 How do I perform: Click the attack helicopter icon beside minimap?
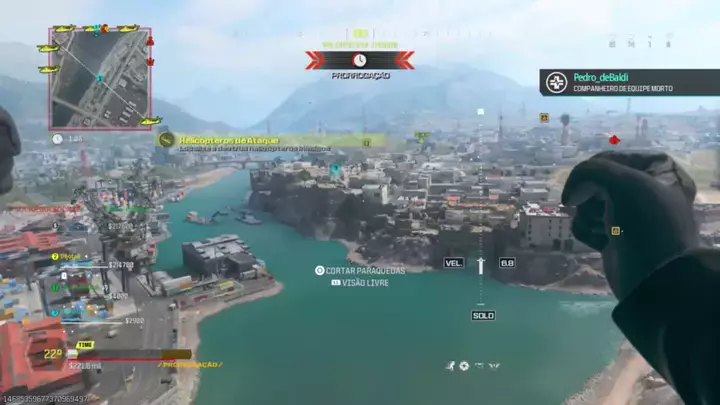click(48, 47)
